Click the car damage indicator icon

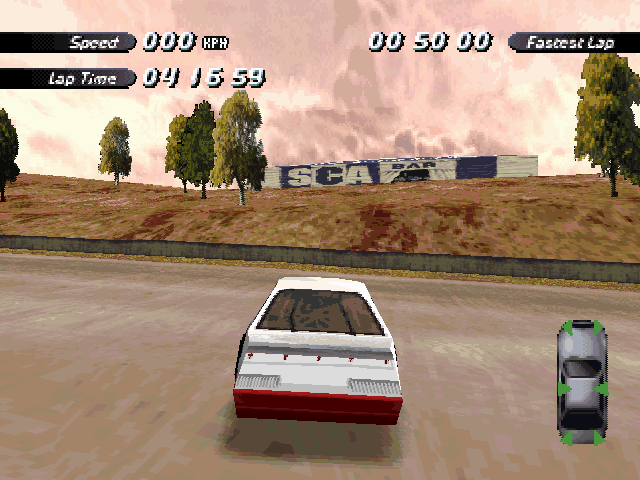click(x=582, y=382)
